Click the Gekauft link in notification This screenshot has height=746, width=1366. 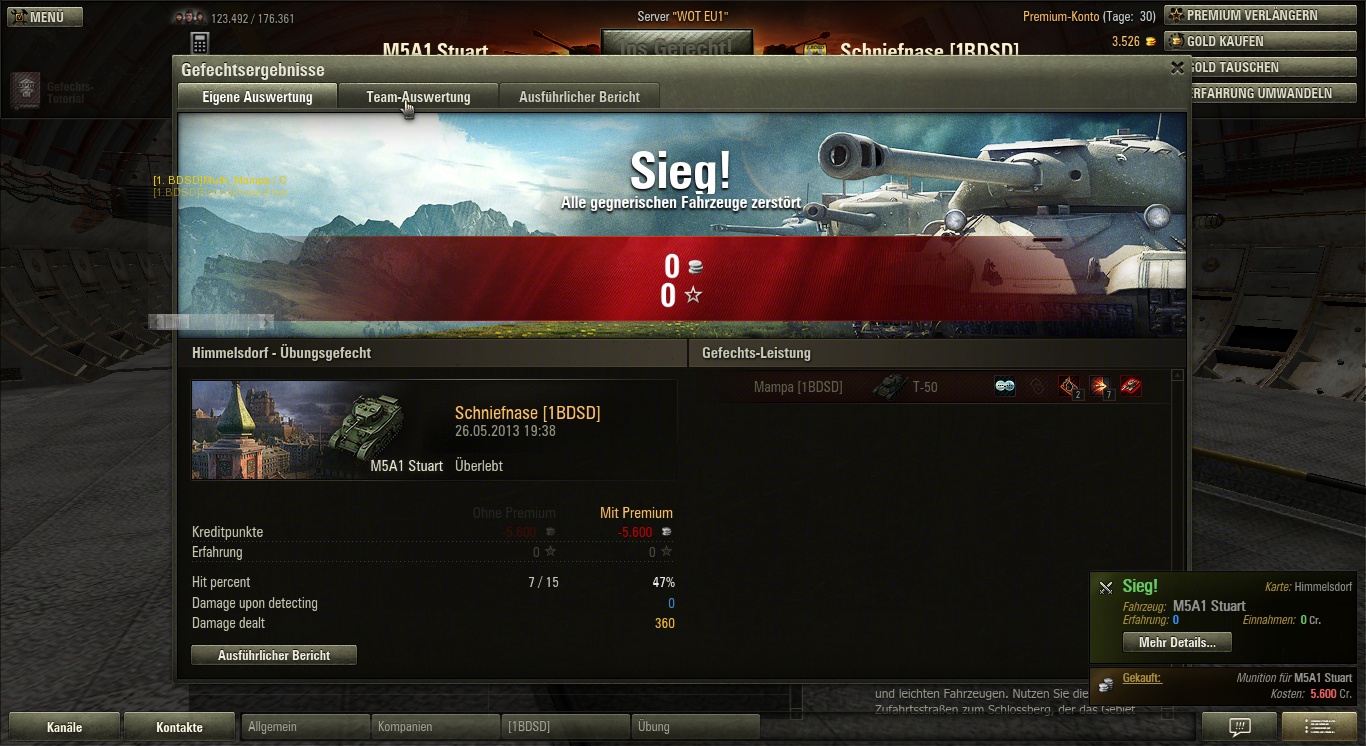tap(1141, 678)
